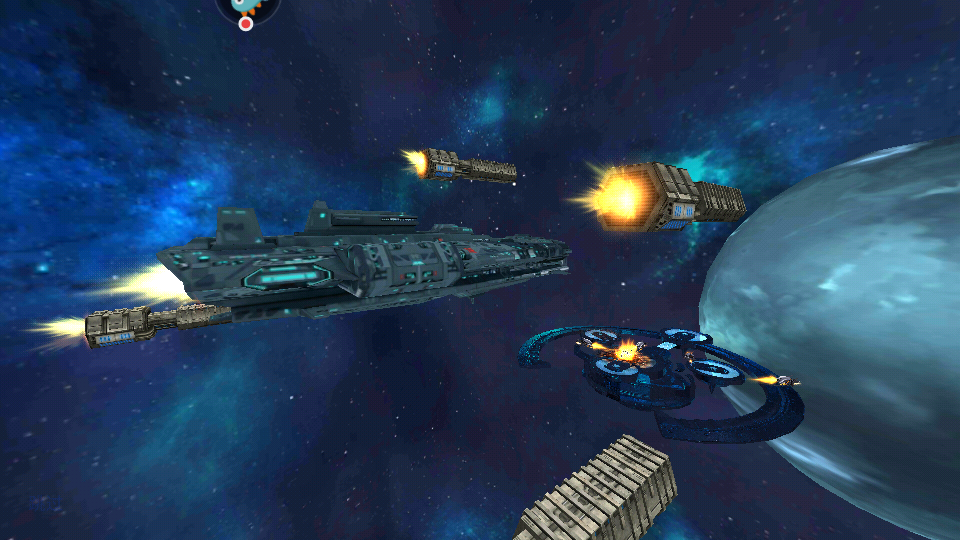The image size is (960, 540).
Task: Tap the screen recorder floating bubble
Action: tap(247, 8)
